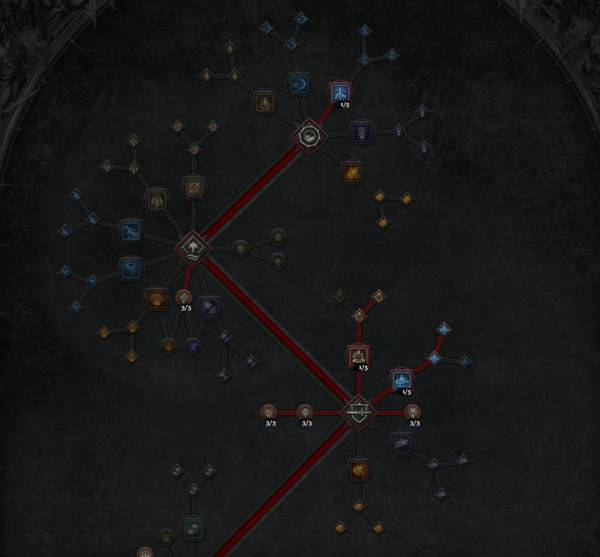Viewport: 600px width, 557px height.
Task: Select the orange skill node below the lower-right hub
Action: click(x=358, y=468)
